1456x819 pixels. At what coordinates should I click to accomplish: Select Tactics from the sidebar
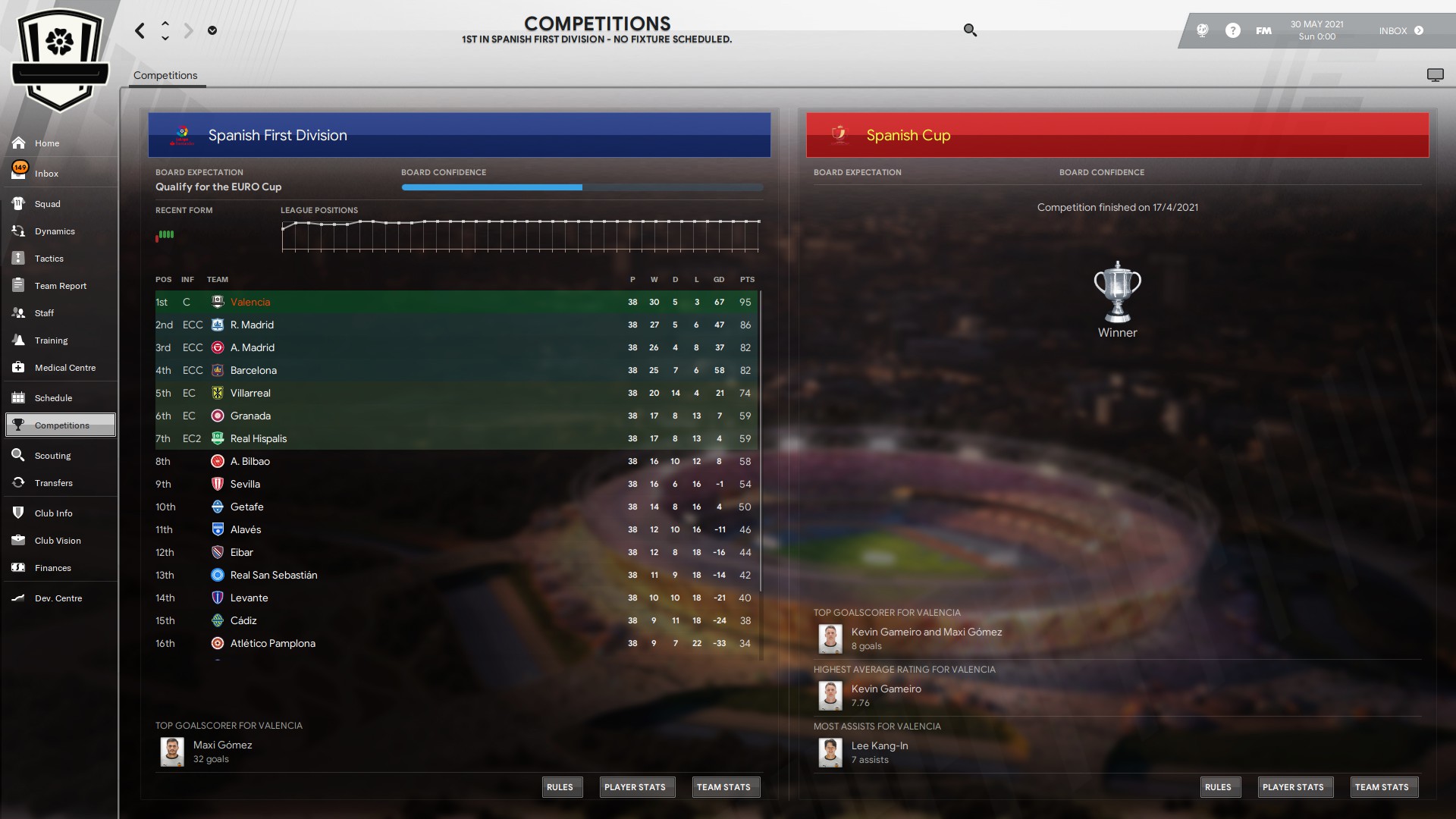49,259
